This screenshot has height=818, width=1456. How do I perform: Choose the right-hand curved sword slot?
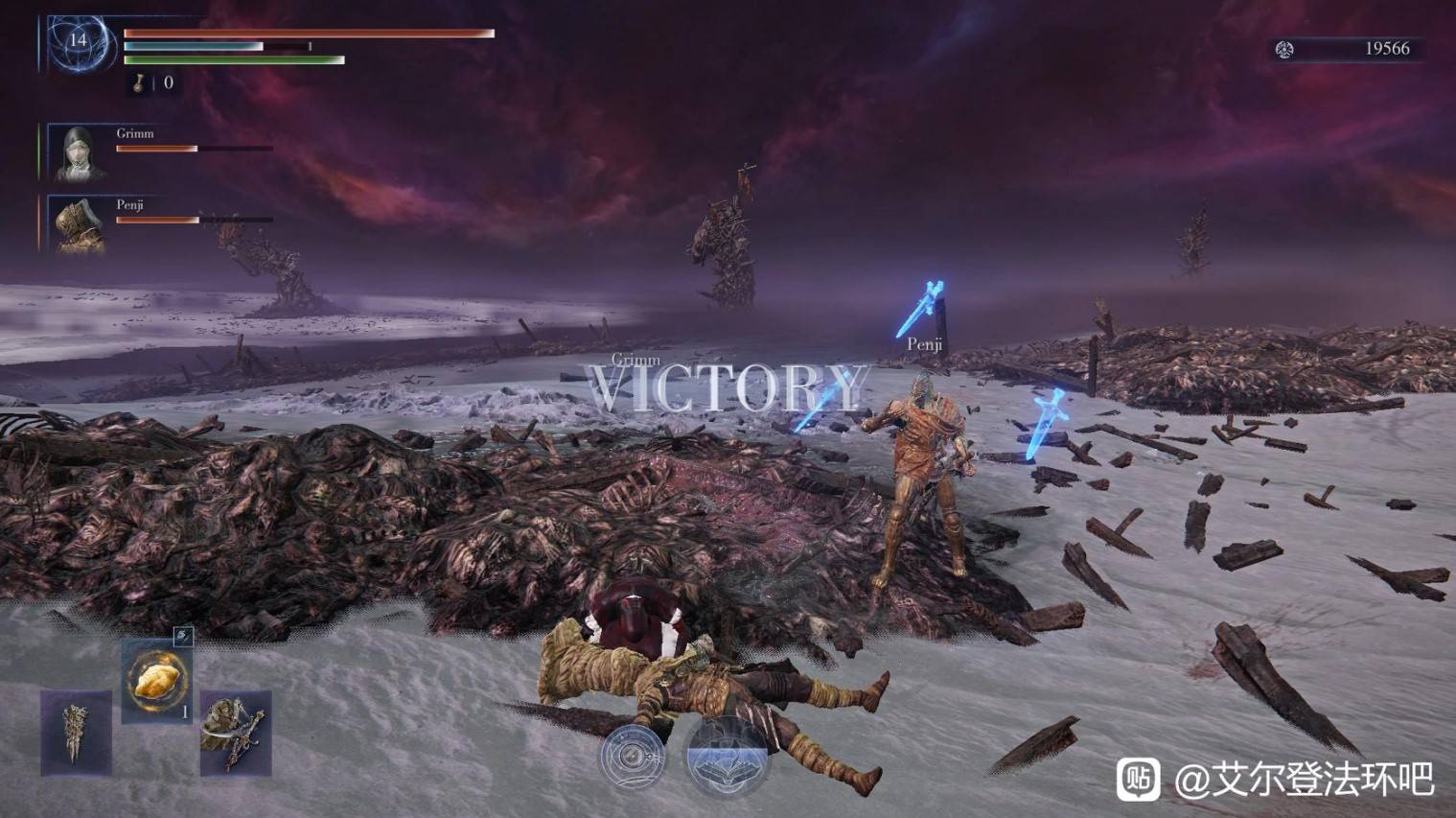pyautogui.click(x=235, y=733)
